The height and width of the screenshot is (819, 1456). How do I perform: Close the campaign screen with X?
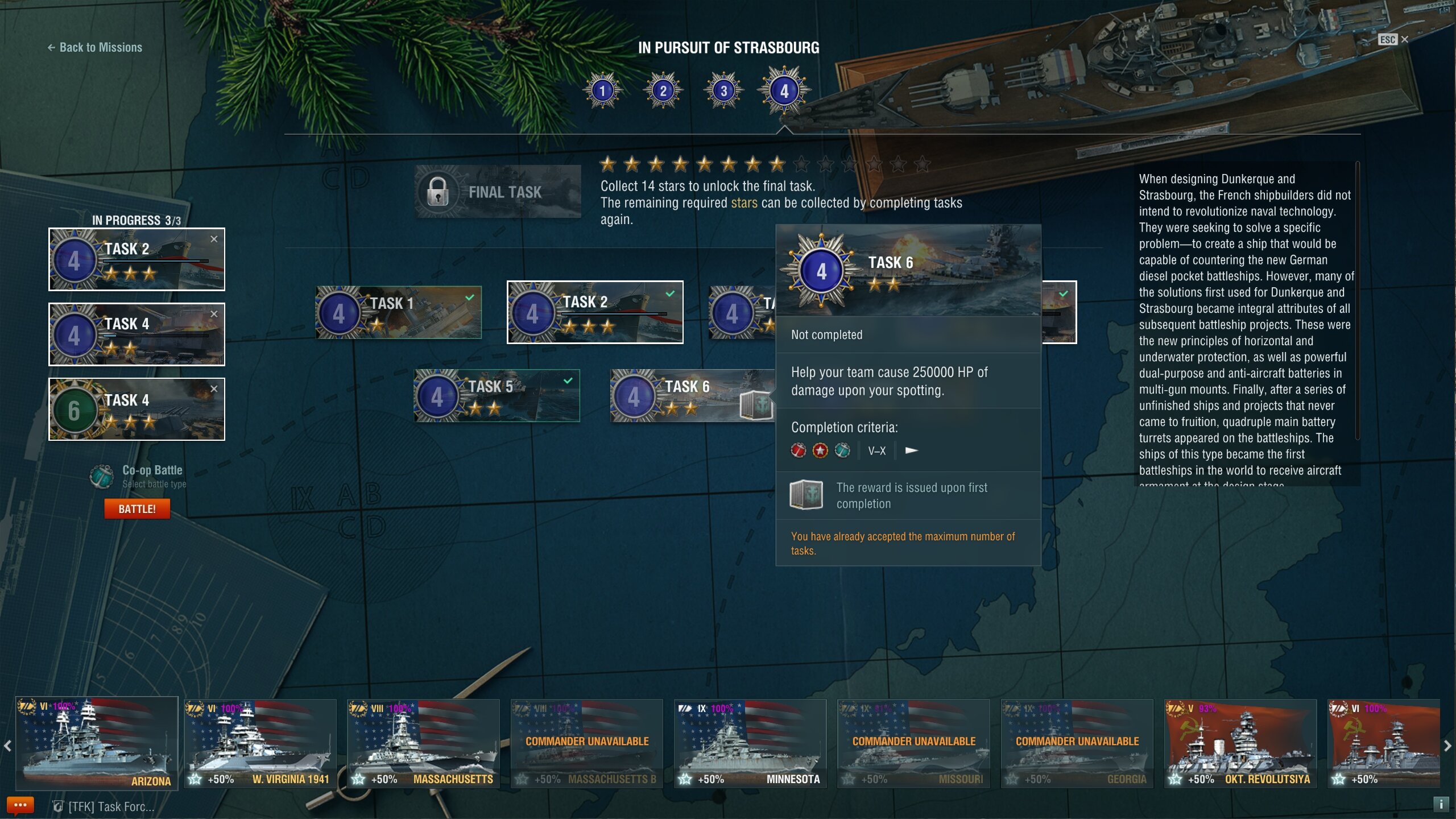click(1405, 39)
